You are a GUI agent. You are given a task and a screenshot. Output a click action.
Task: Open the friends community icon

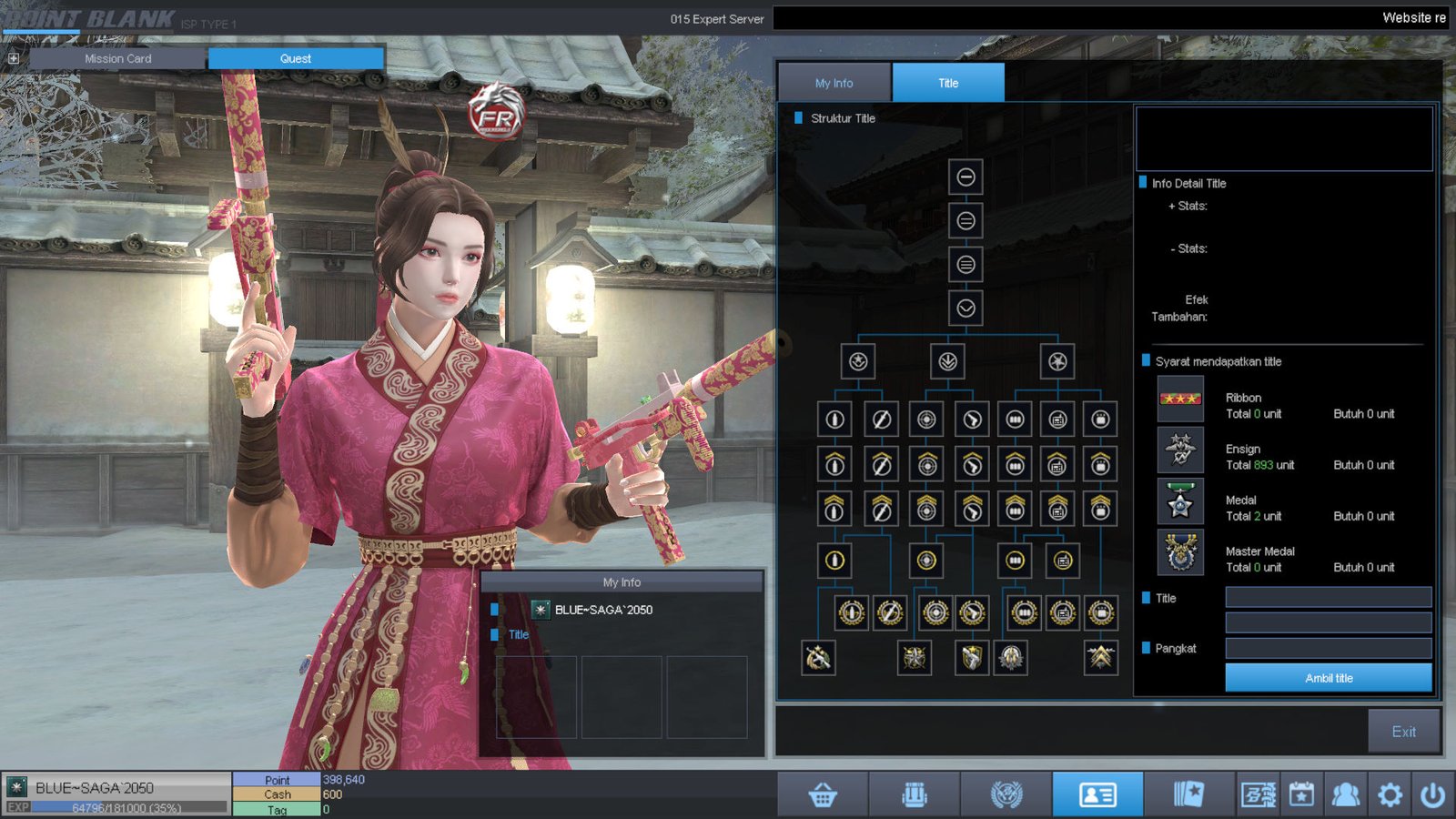click(1345, 795)
